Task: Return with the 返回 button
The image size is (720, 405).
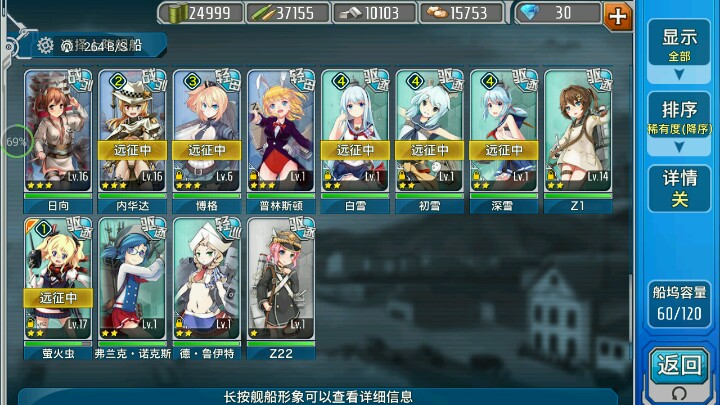Action: pyautogui.click(x=680, y=370)
